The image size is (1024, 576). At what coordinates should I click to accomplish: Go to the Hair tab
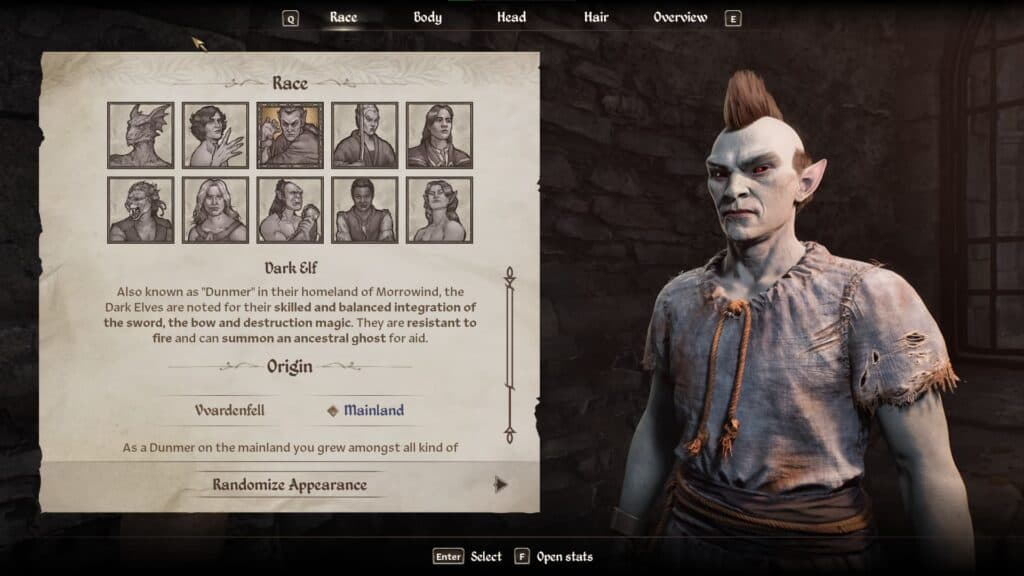pos(596,17)
